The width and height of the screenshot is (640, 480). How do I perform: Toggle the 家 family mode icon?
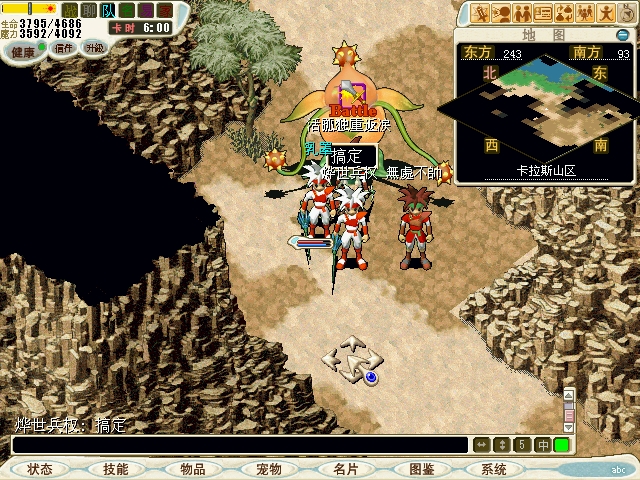click(164, 10)
